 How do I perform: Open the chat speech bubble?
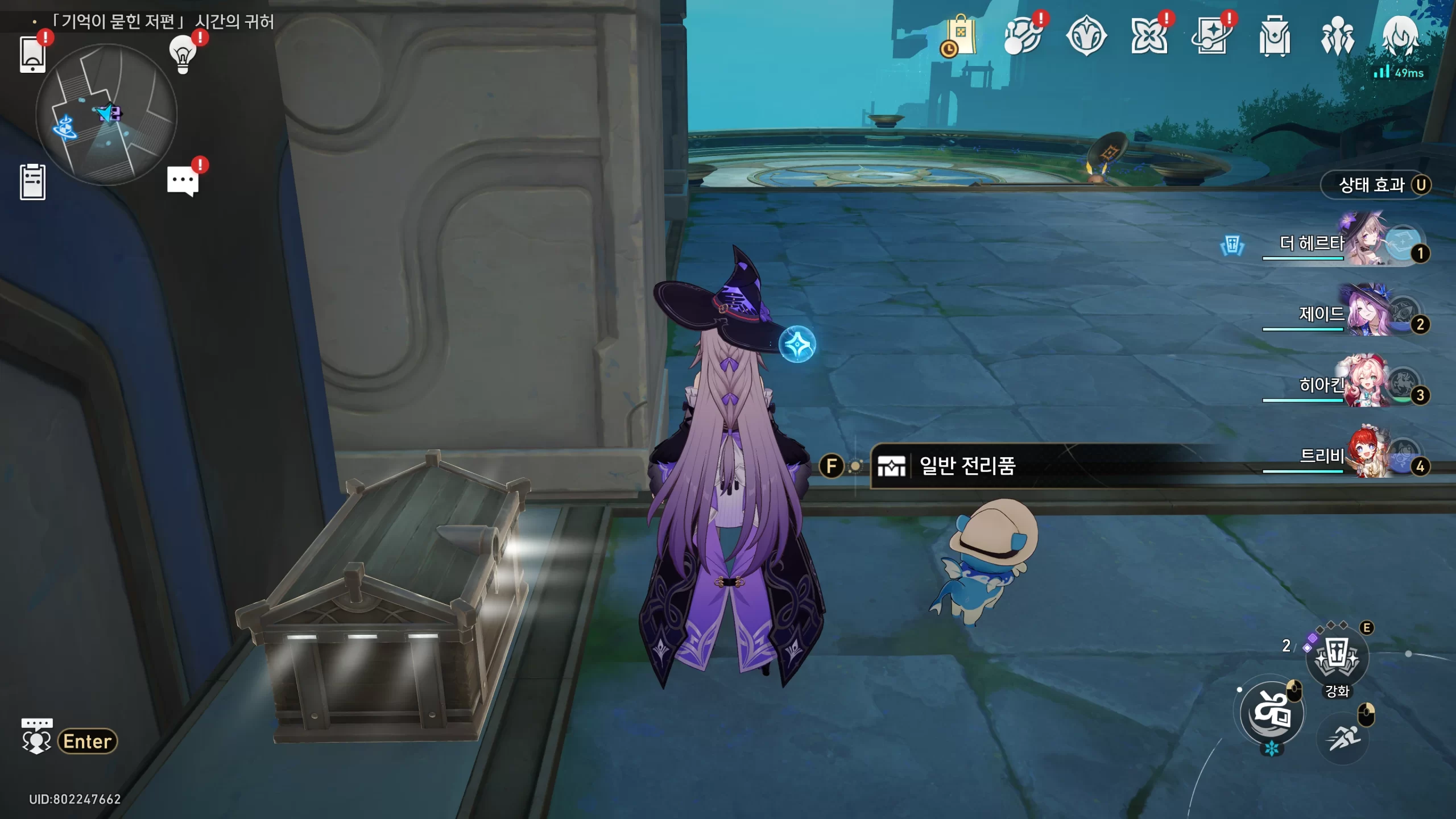click(183, 181)
